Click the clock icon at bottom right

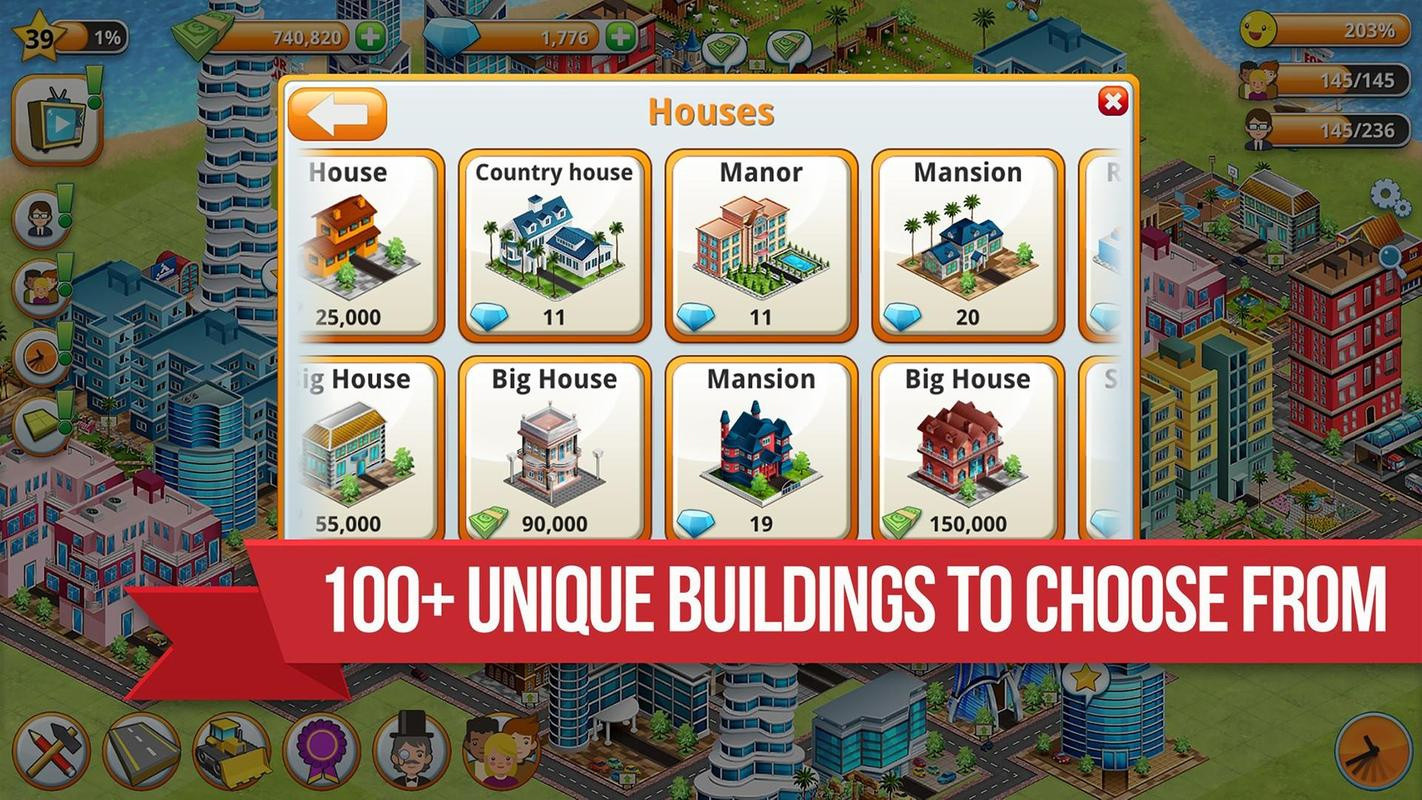[1373, 750]
